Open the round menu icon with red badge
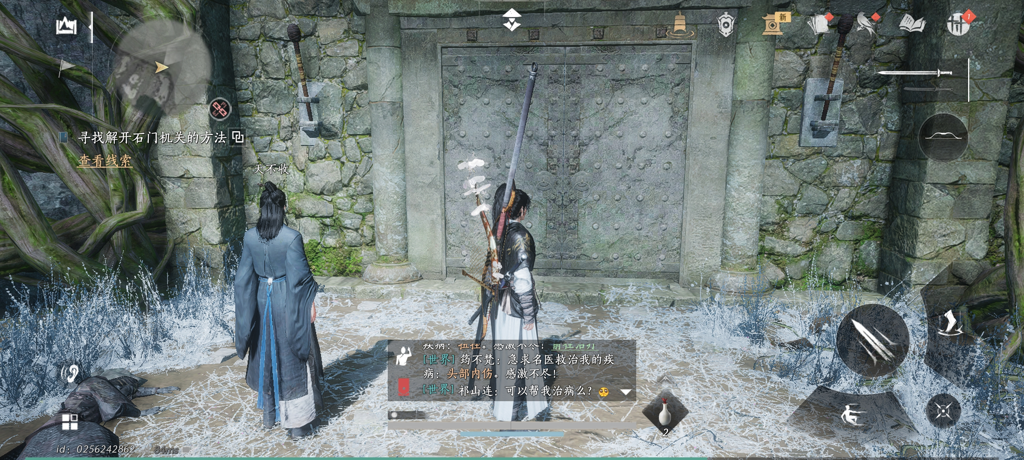The height and width of the screenshot is (460, 1024). (959, 23)
